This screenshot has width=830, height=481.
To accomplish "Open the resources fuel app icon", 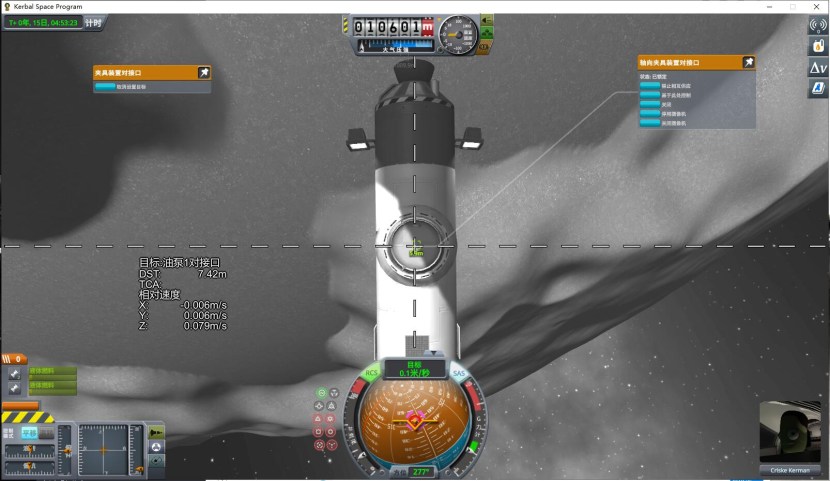I will click(817, 46).
